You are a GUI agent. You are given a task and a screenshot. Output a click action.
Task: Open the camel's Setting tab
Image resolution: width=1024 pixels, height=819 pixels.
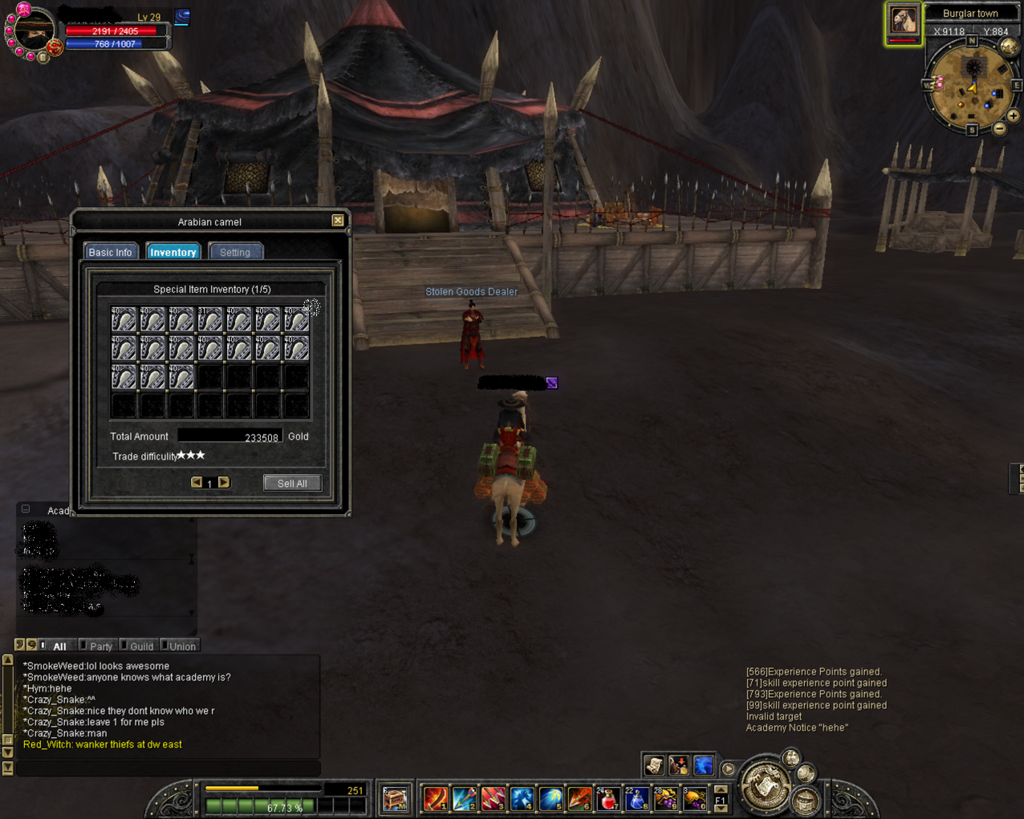(x=235, y=252)
